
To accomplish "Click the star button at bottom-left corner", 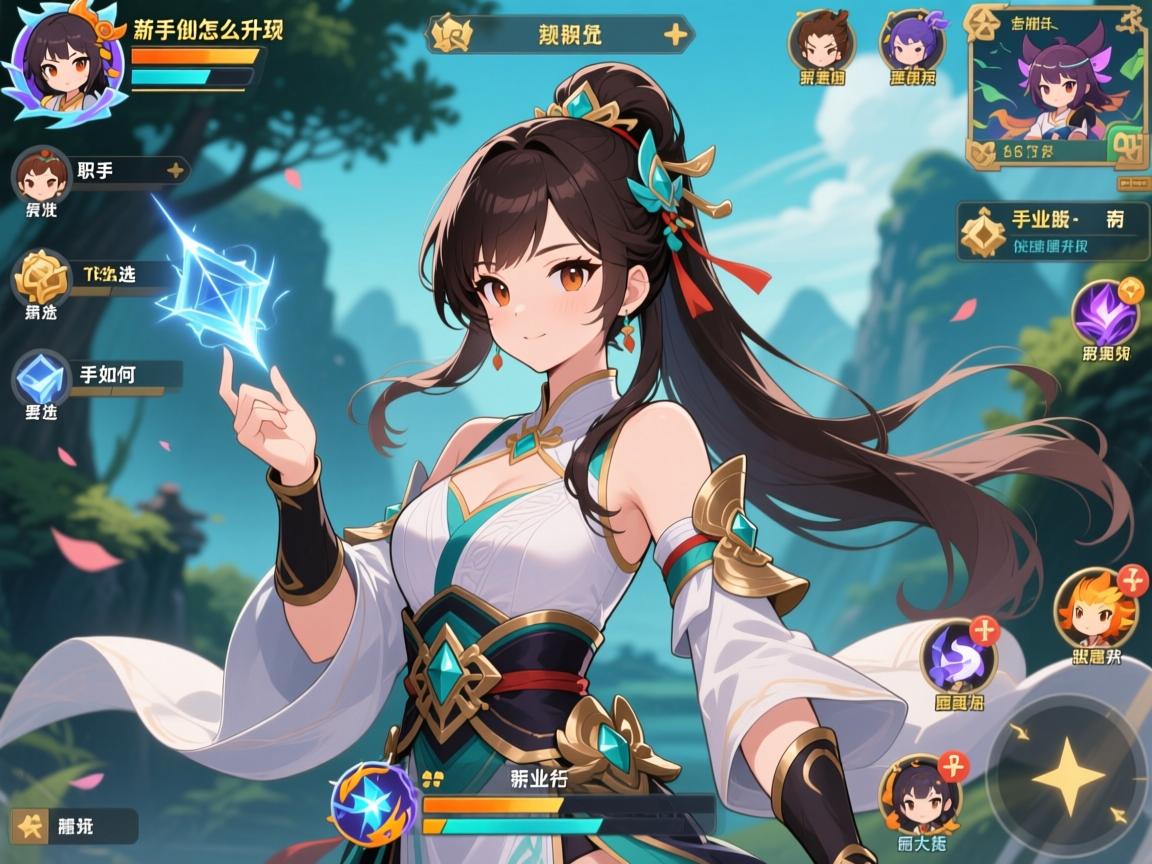I will coord(34,826).
